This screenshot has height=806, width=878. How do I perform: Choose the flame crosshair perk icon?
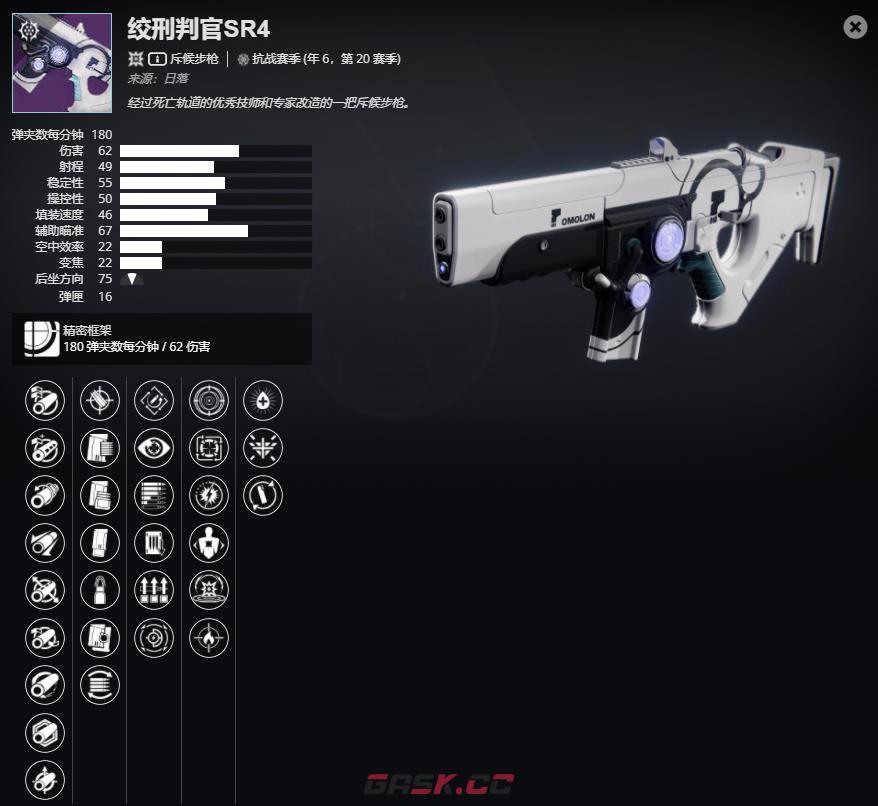[209, 638]
